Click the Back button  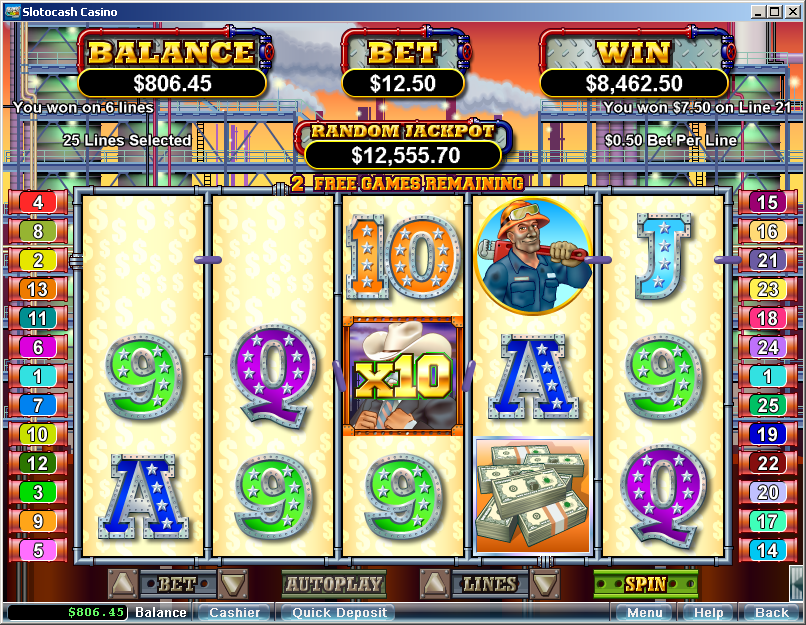pyautogui.click(x=771, y=612)
